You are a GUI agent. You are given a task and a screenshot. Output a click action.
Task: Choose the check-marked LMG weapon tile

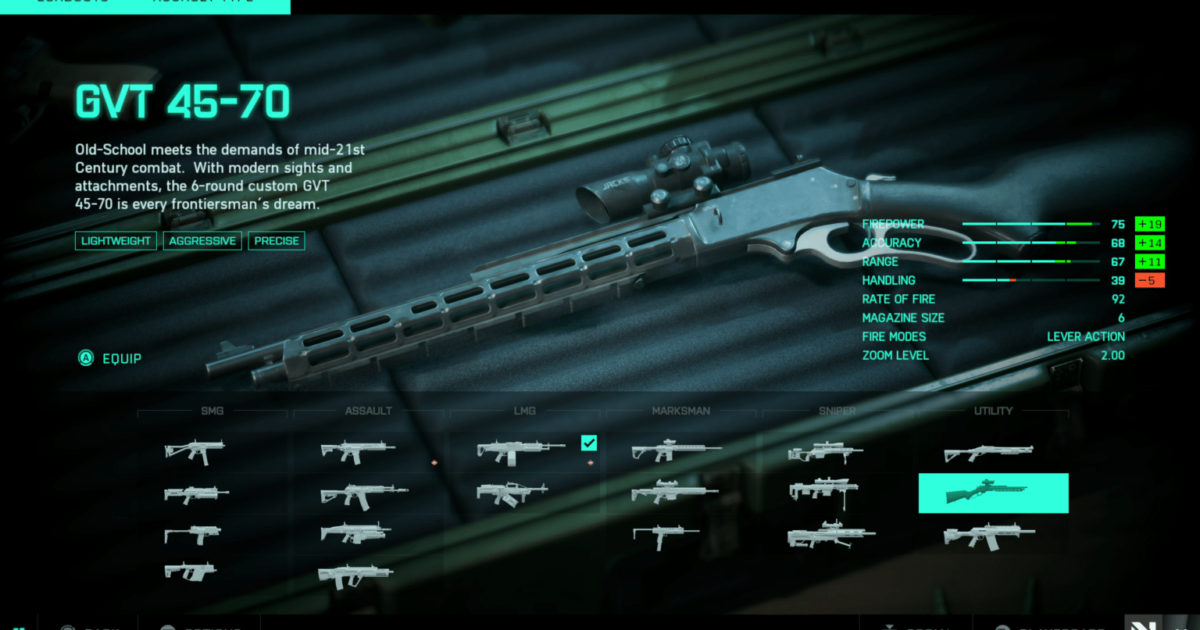(521, 451)
